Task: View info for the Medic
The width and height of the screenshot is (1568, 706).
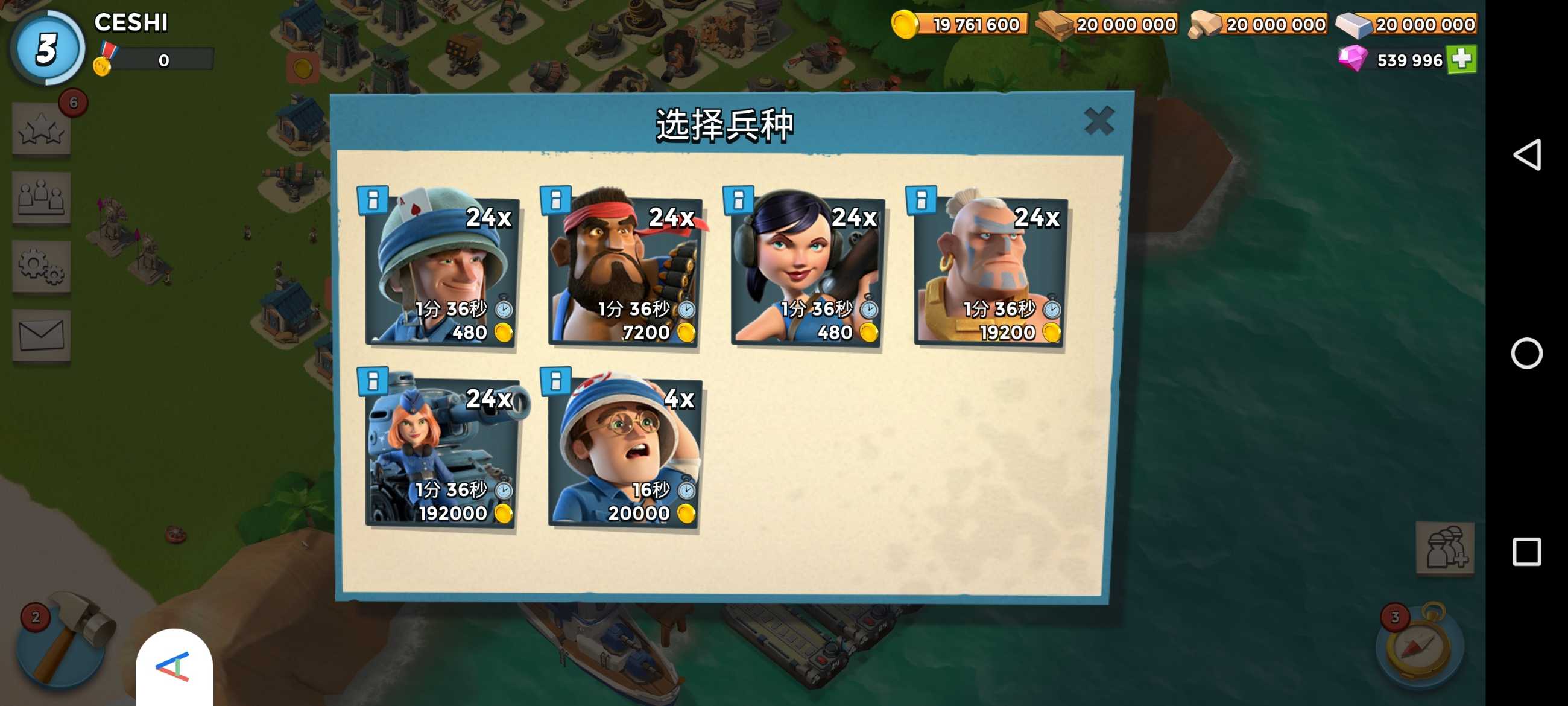Action: coord(555,381)
